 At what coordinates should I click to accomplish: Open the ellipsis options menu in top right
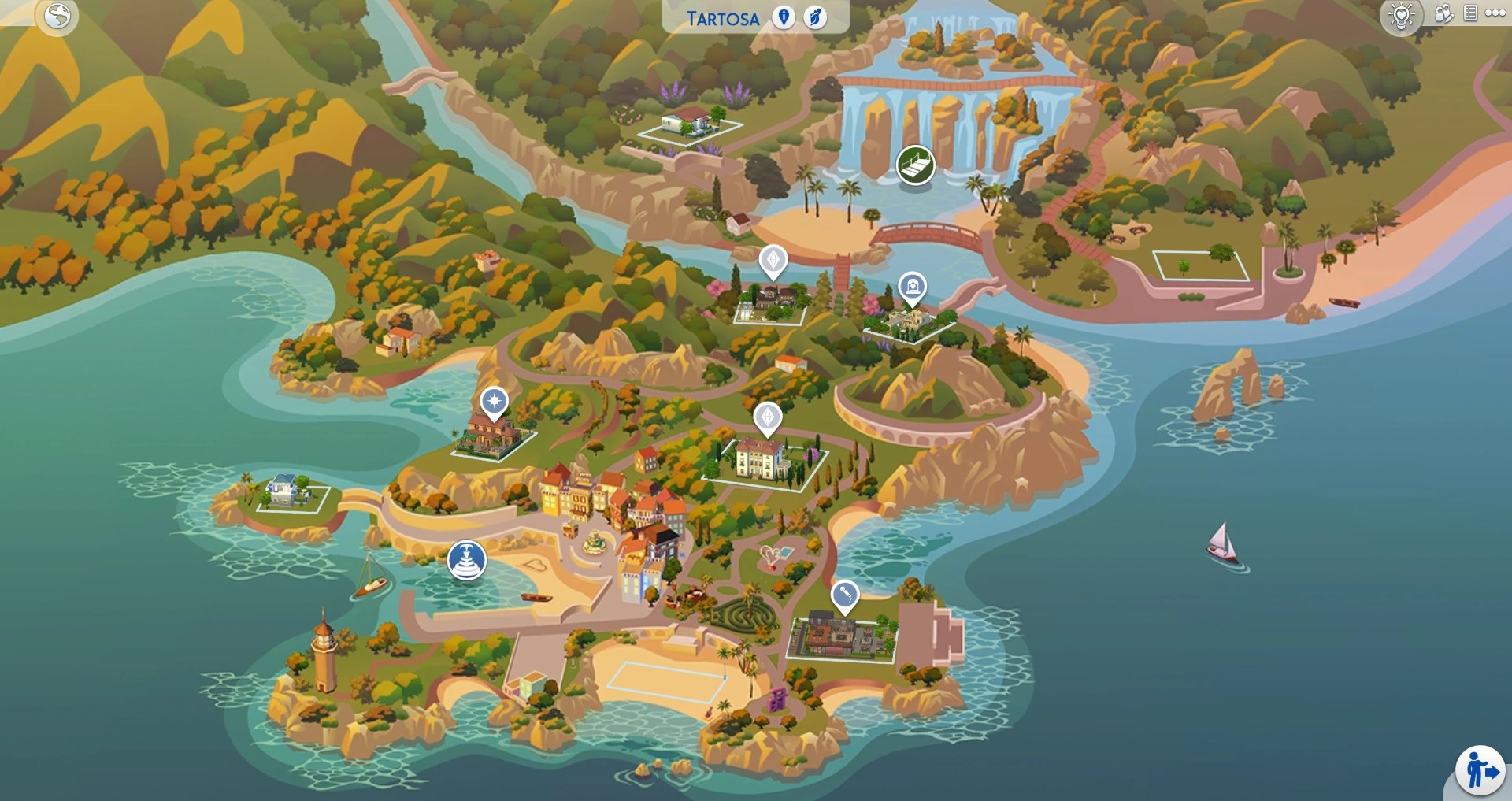[1495, 14]
